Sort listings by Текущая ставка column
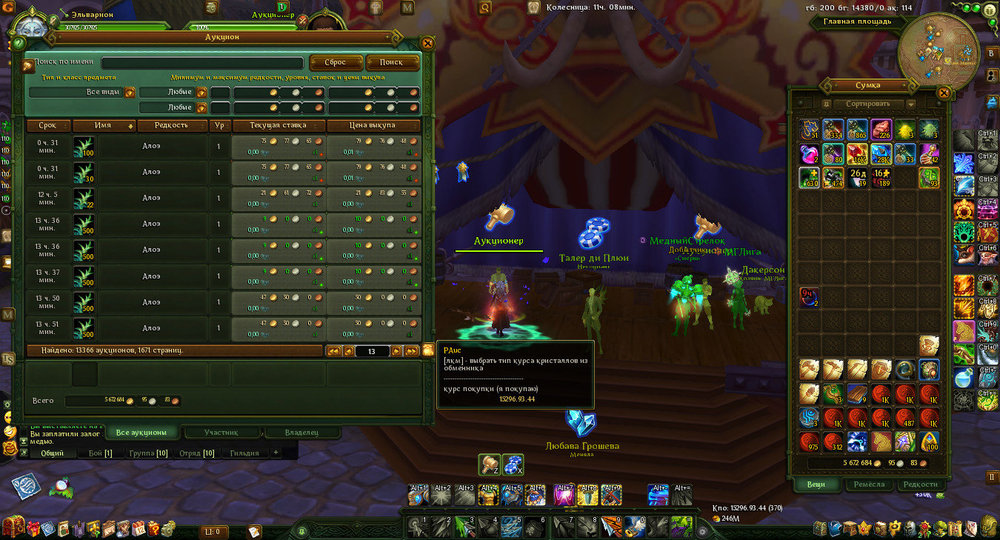This screenshot has width=1000, height=540. [278, 126]
